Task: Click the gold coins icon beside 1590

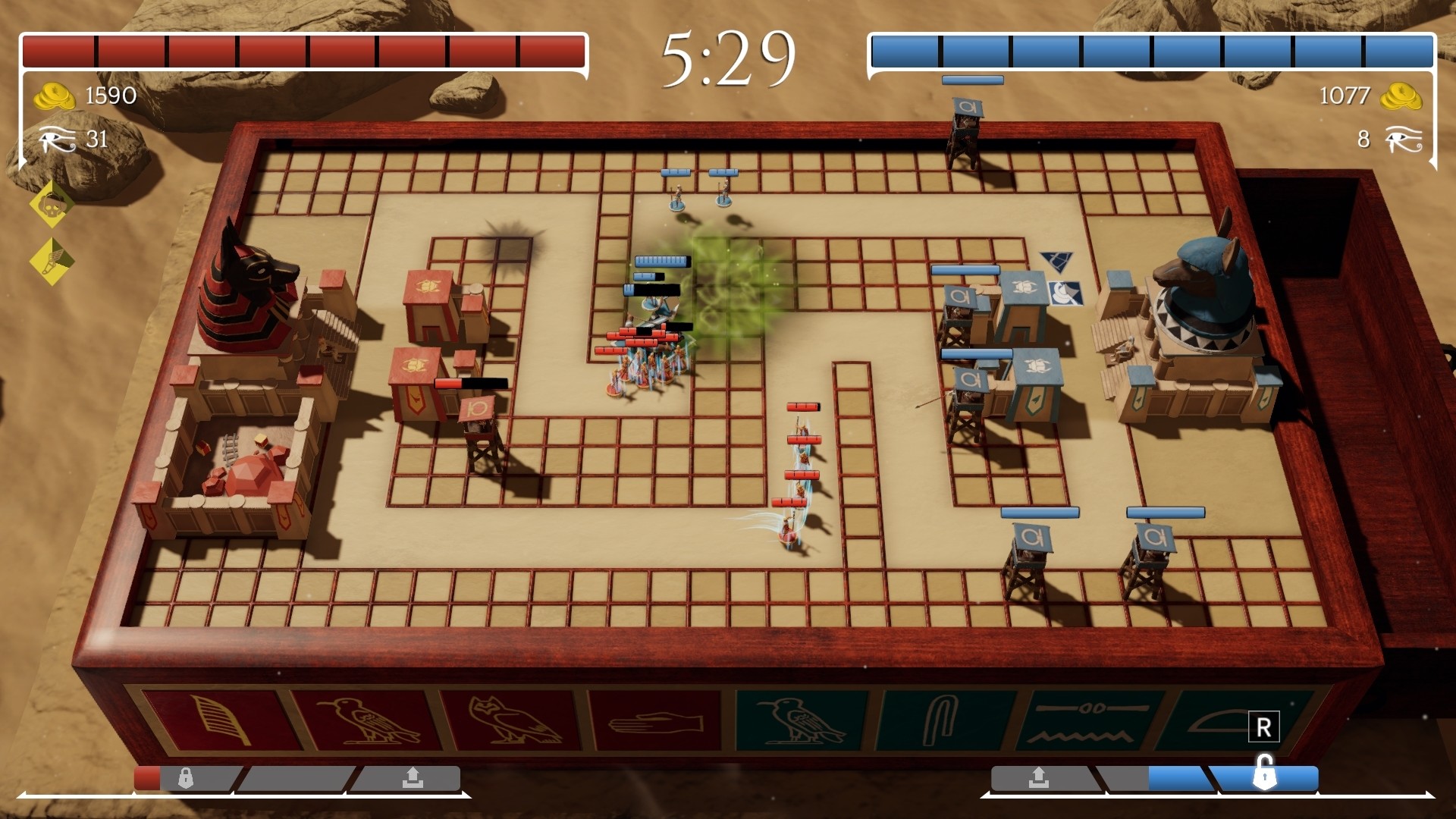Action: pyautogui.click(x=56, y=96)
